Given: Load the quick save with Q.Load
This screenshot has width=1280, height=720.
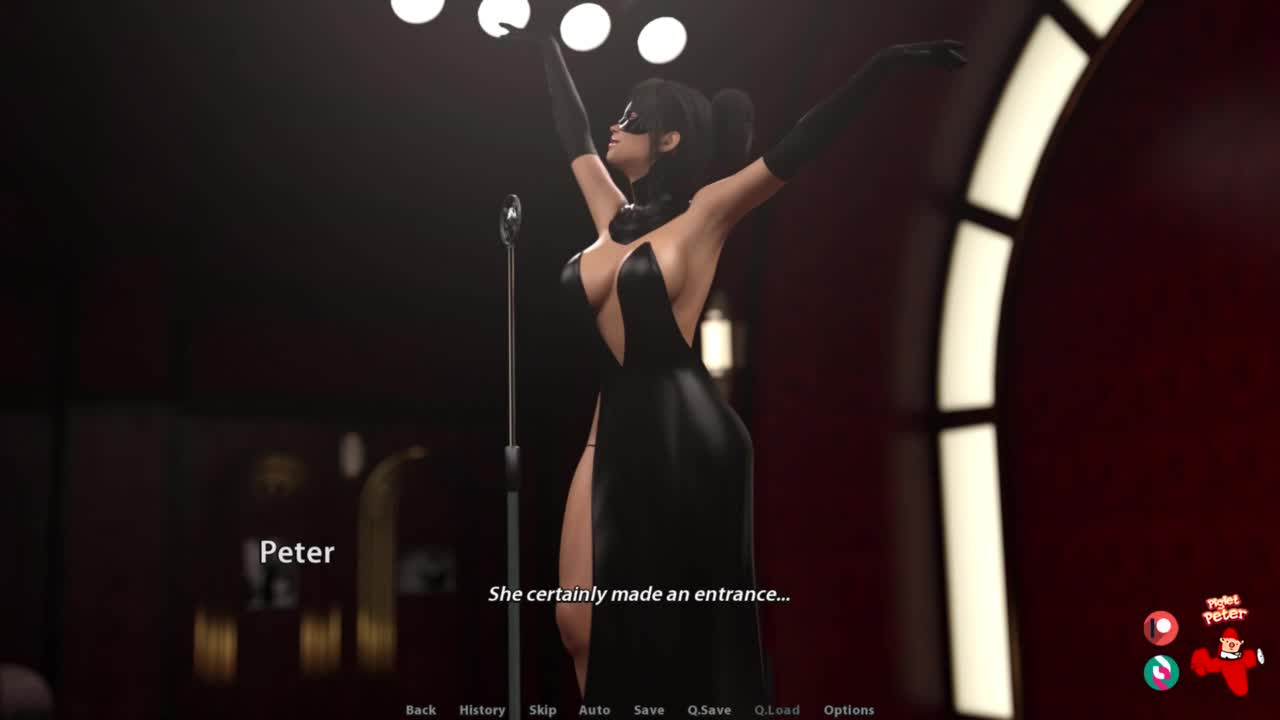Looking at the screenshot, I should (777, 710).
